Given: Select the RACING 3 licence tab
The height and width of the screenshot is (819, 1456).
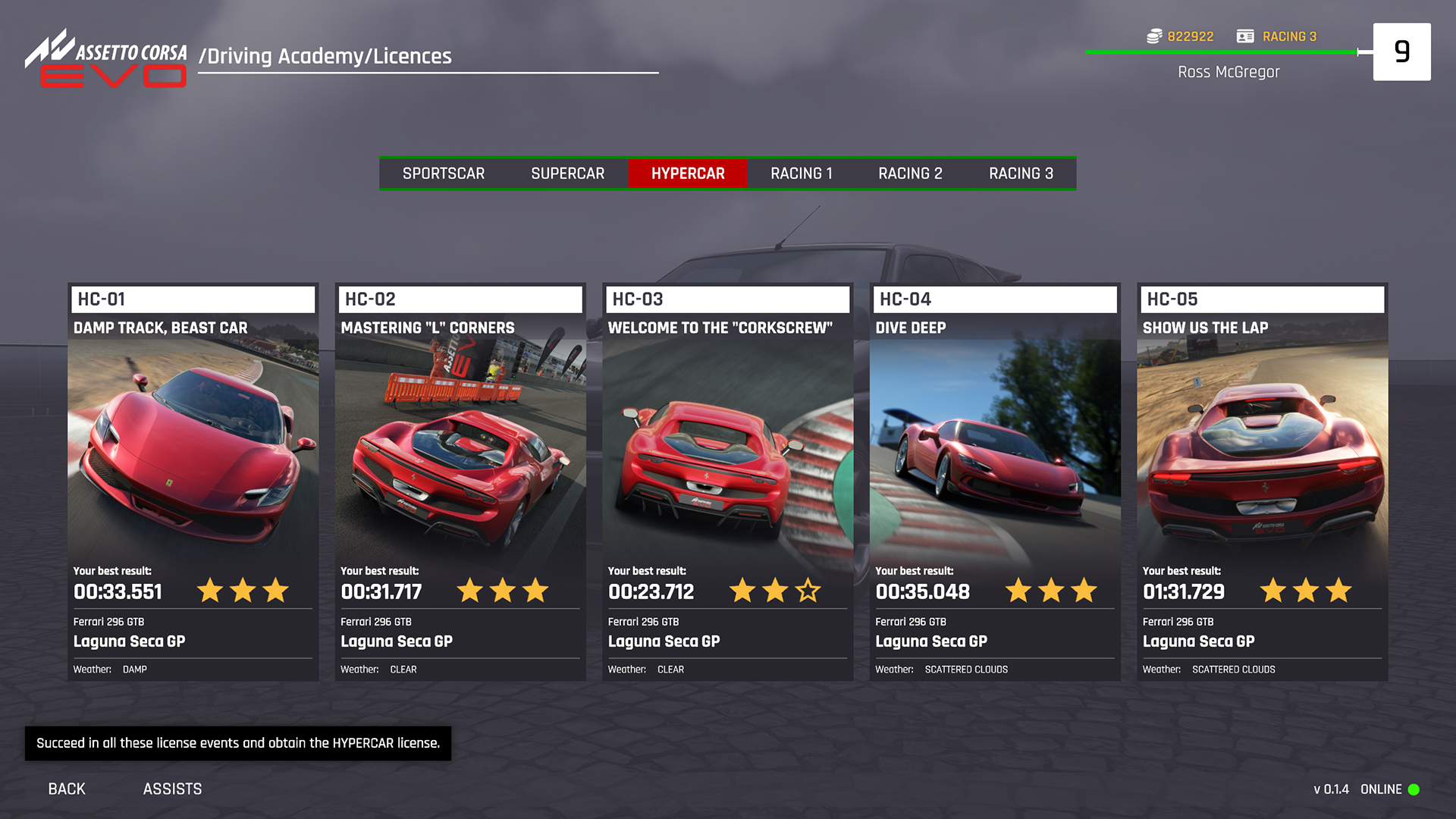Looking at the screenshot, I should tap(1020, 173).
